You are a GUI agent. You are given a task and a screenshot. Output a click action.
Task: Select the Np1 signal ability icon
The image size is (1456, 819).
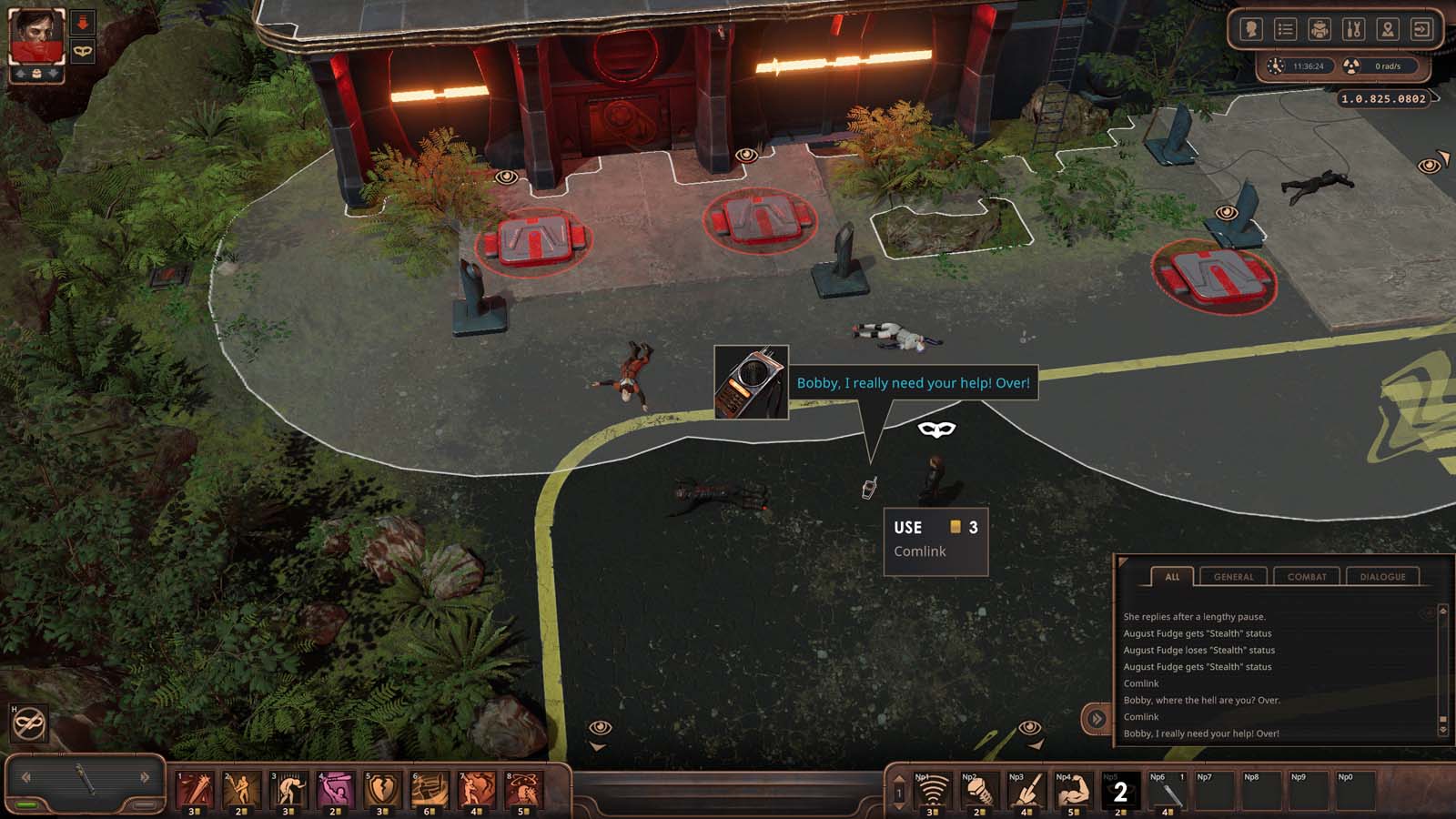(x=932, y=791)
